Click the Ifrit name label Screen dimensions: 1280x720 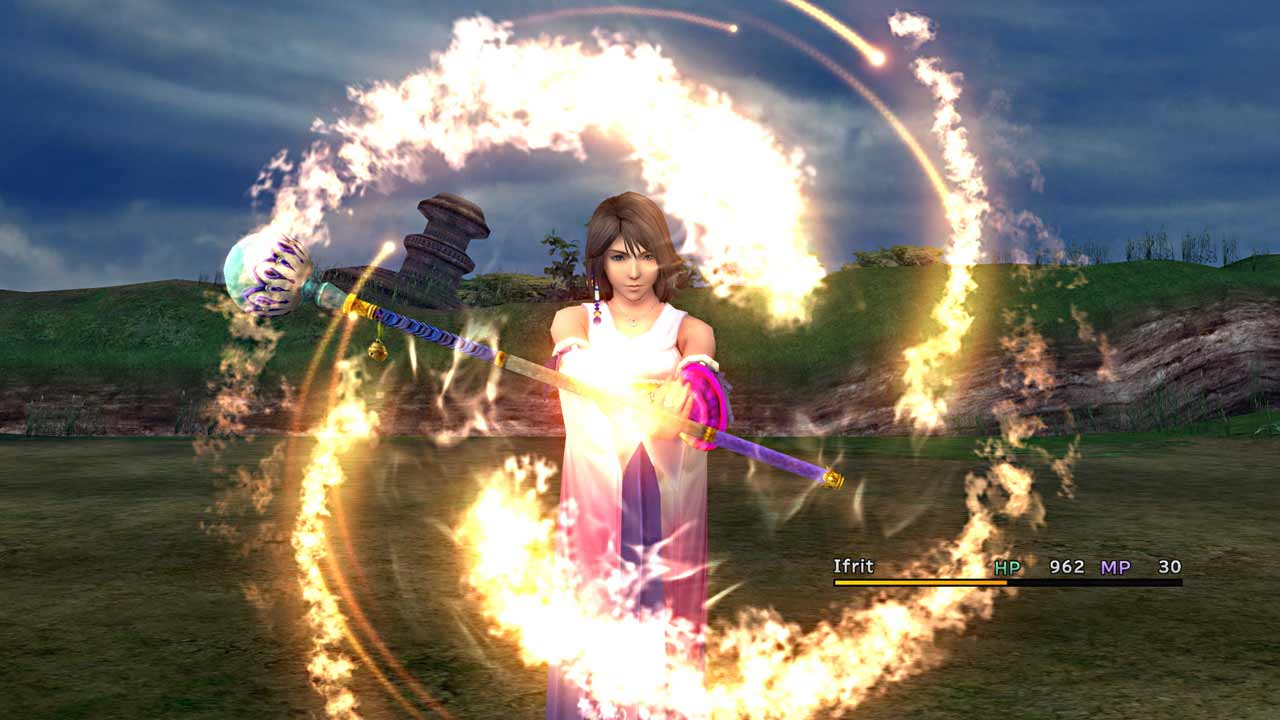pyautogui.click(x=852, y=566)
